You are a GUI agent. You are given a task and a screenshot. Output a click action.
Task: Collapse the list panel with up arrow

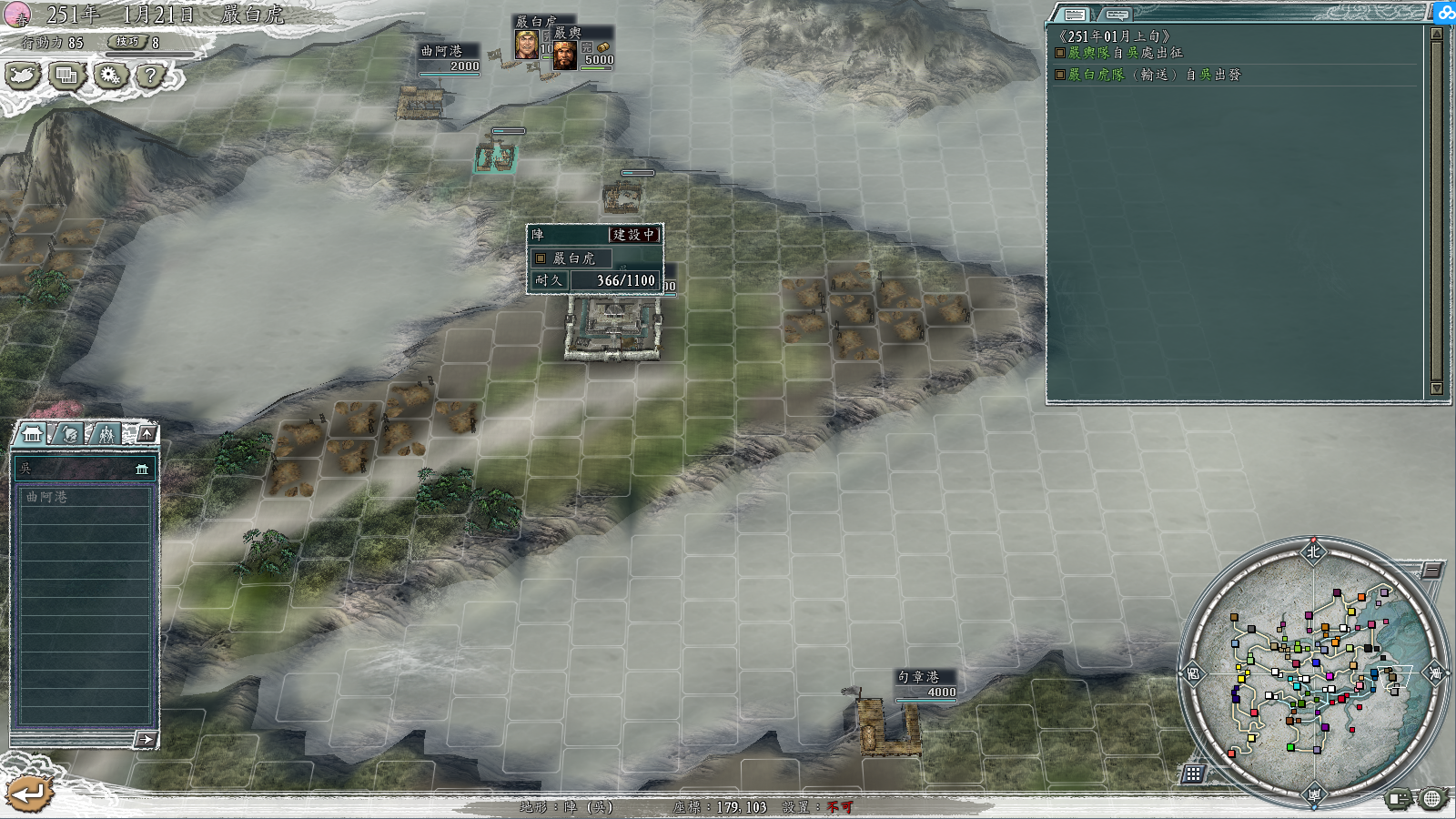click(147, 433)
